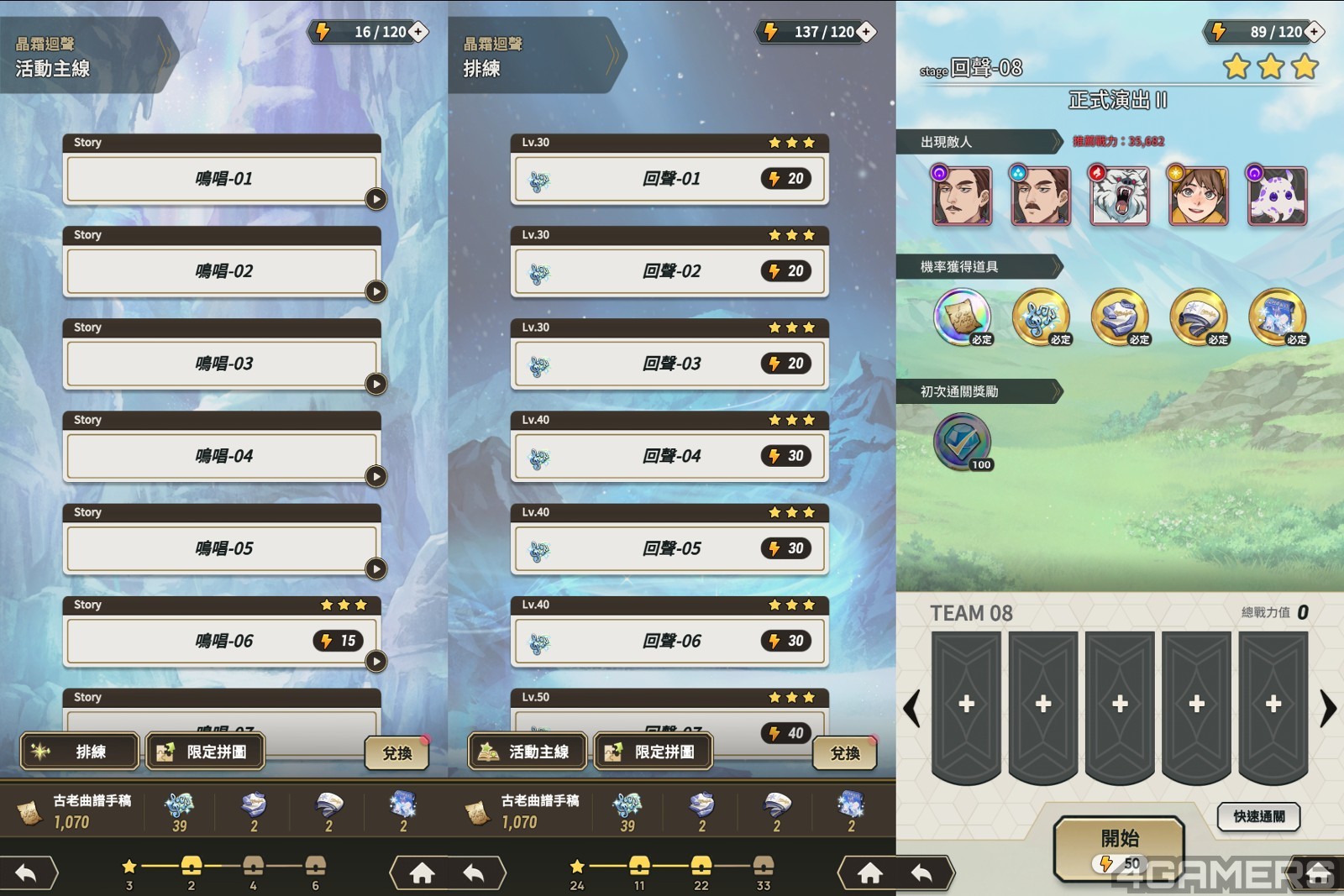
Task: Show the next team with right arrow
Action: 1327,708
